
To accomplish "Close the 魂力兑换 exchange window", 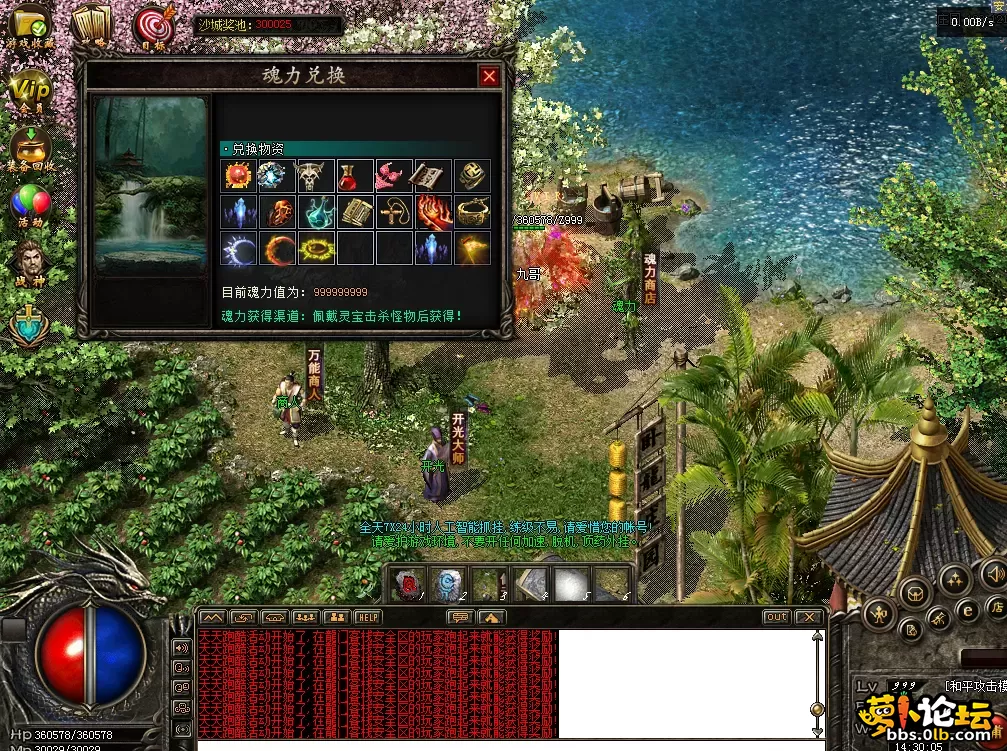I will (x=488, y=76).
